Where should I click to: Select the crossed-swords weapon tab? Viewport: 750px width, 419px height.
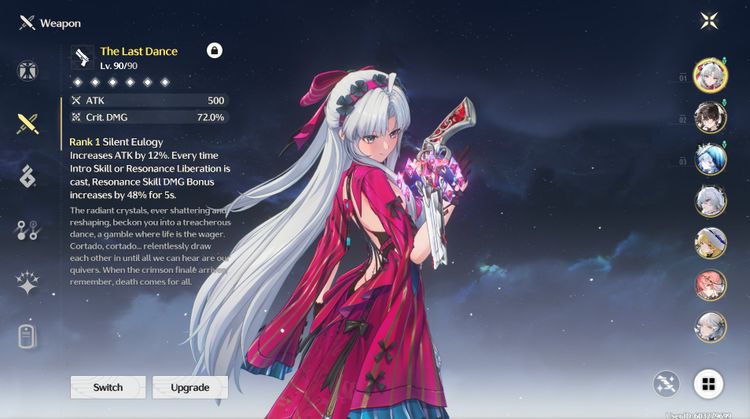27,124
